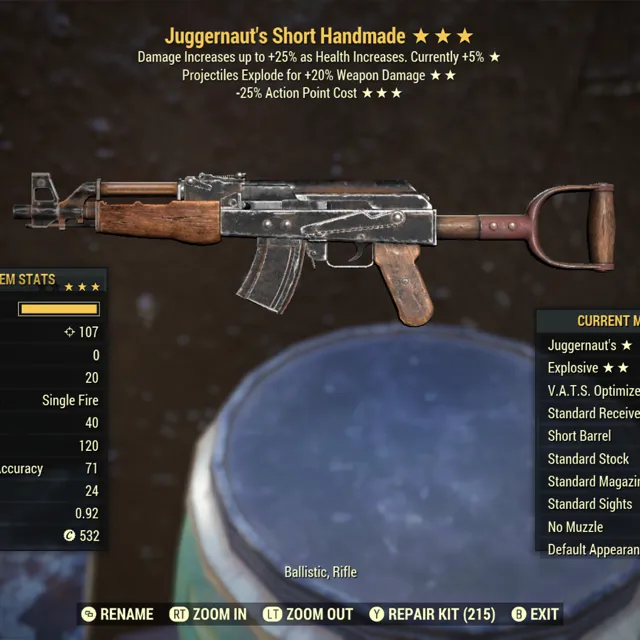Screen dimensions: 640x640
Task: Select the Juggernaut's mod row
Action: pos(590,345)
